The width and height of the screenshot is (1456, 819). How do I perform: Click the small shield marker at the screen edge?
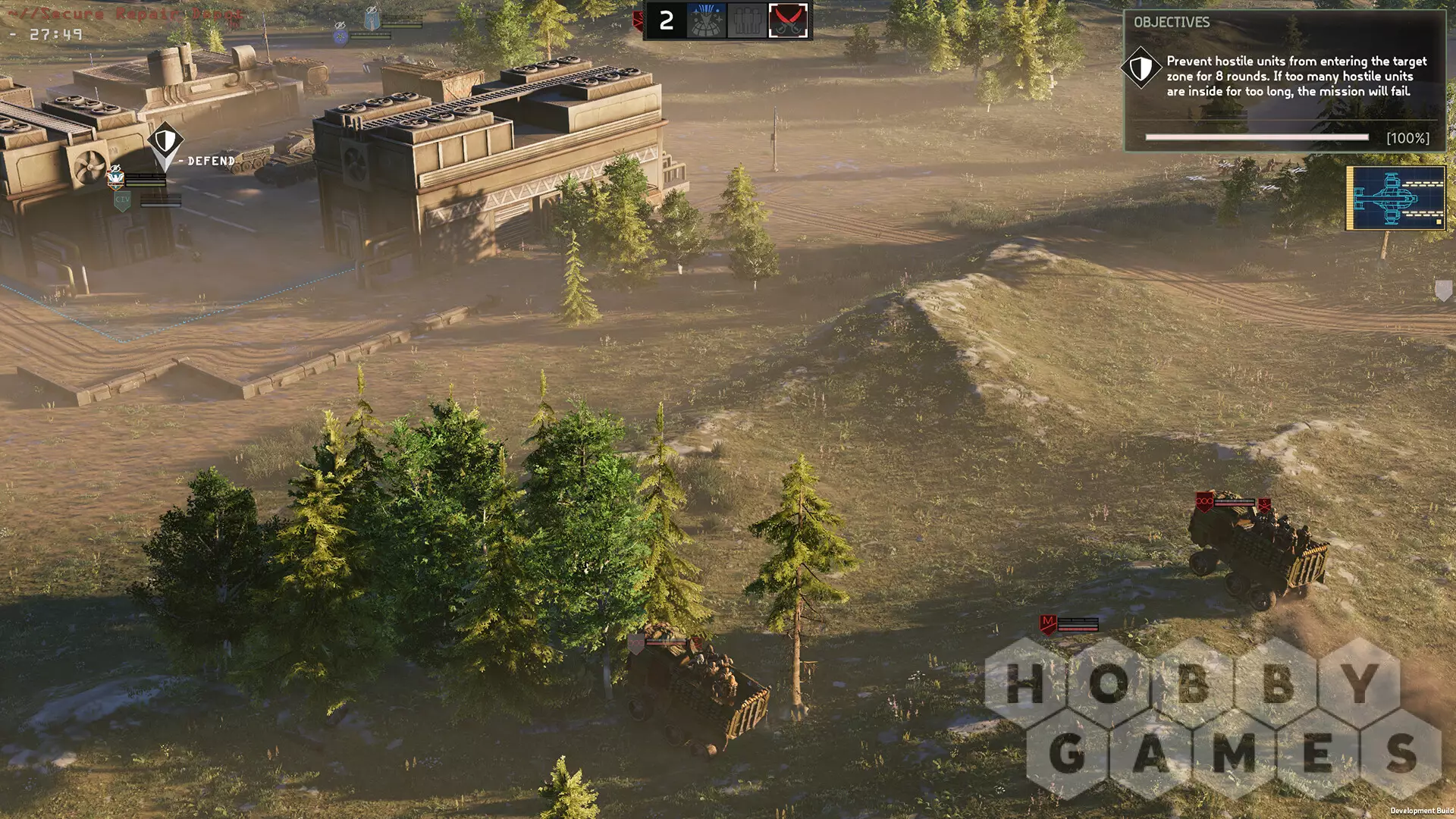pos(1443,290)
